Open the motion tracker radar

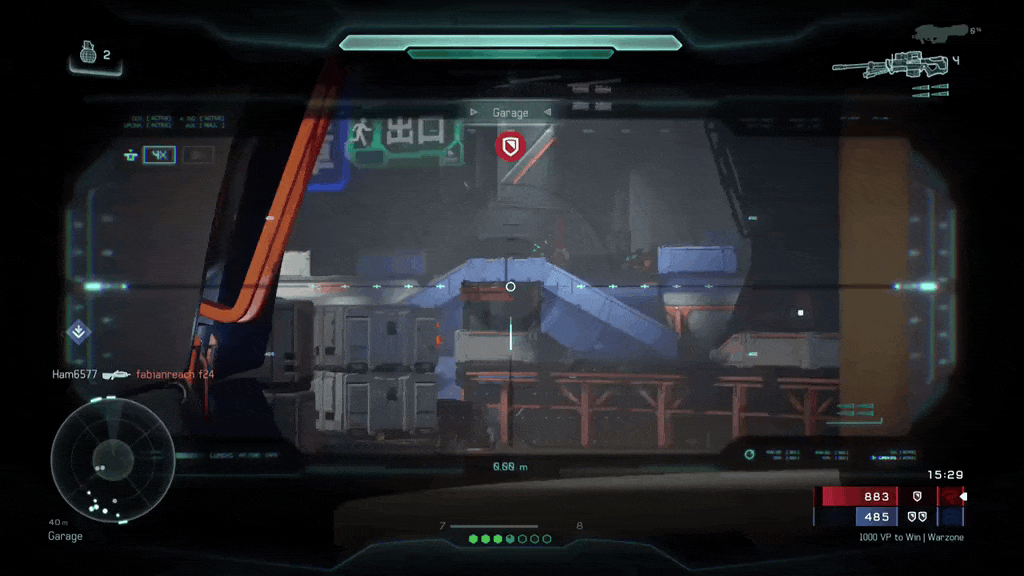[99, 461]
